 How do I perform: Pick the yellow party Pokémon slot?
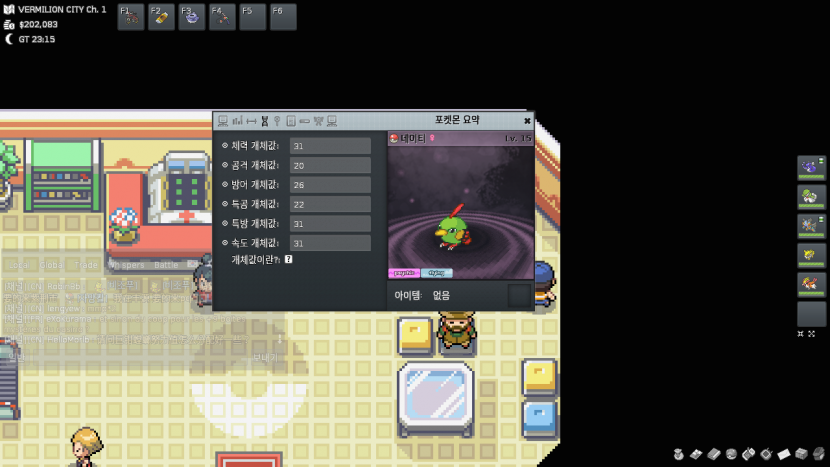pyautogui.click(x=811, y=255)
